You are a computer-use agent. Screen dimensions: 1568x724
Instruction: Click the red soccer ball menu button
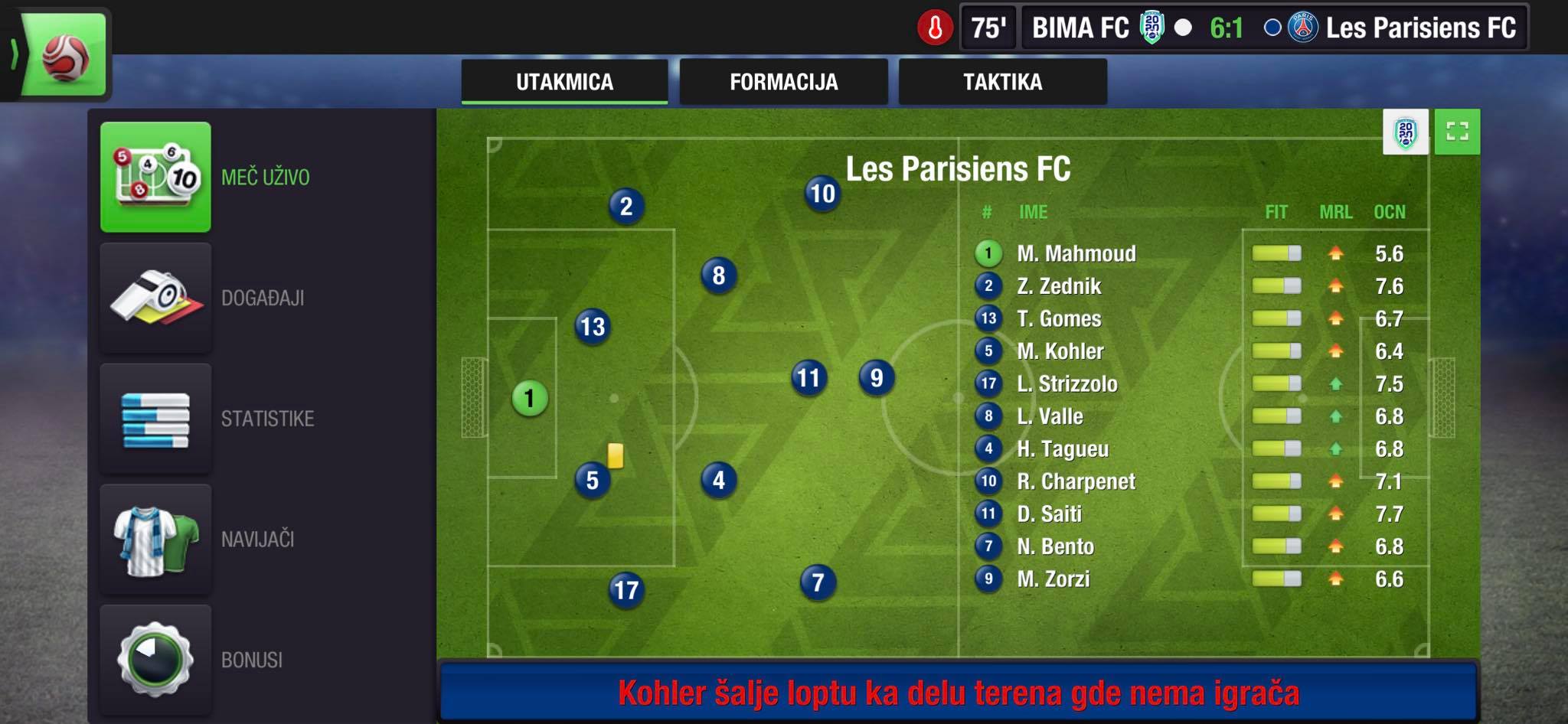[x=65, y=57]
